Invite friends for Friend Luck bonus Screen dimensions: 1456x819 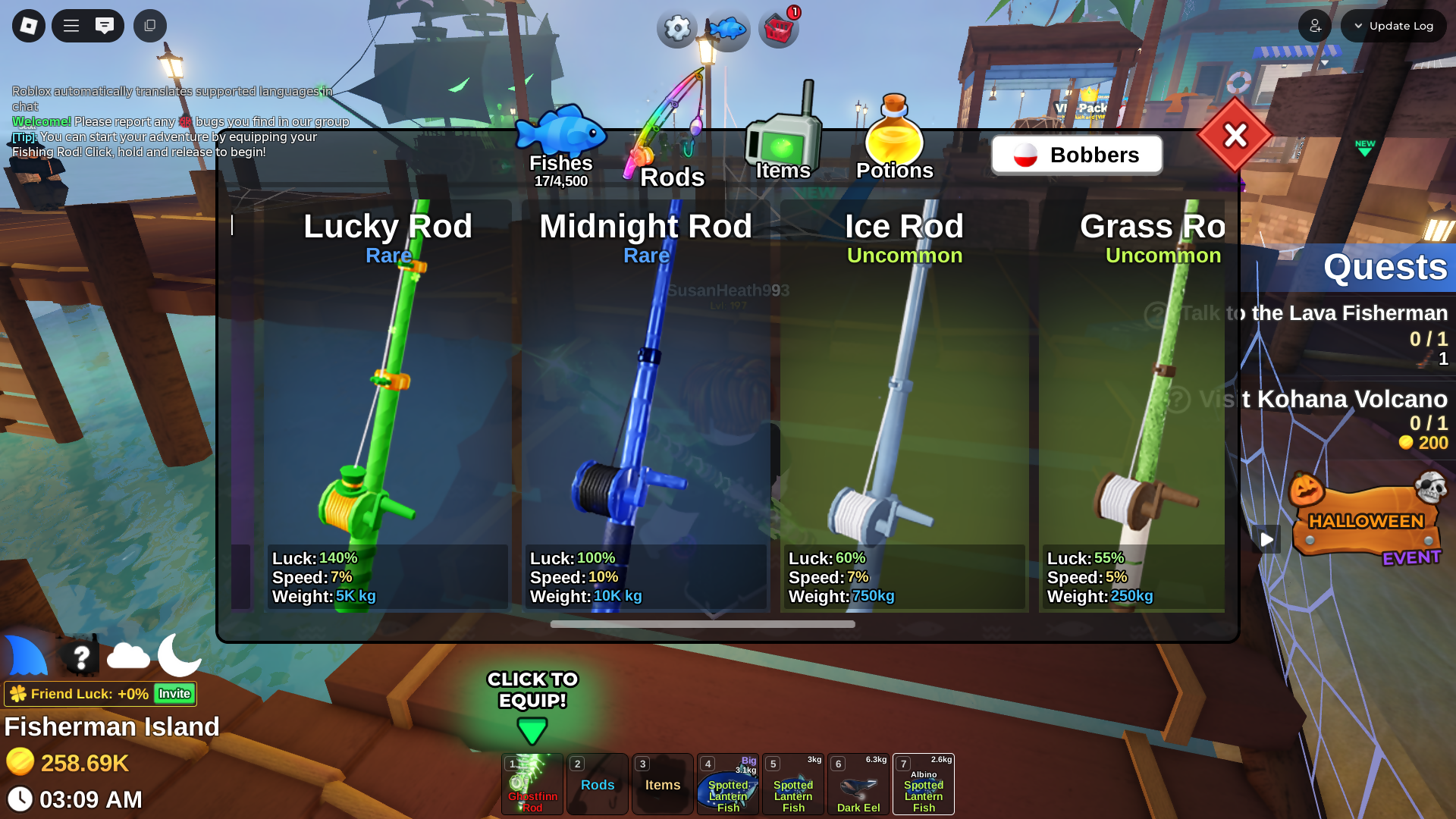tap(174, 694)
